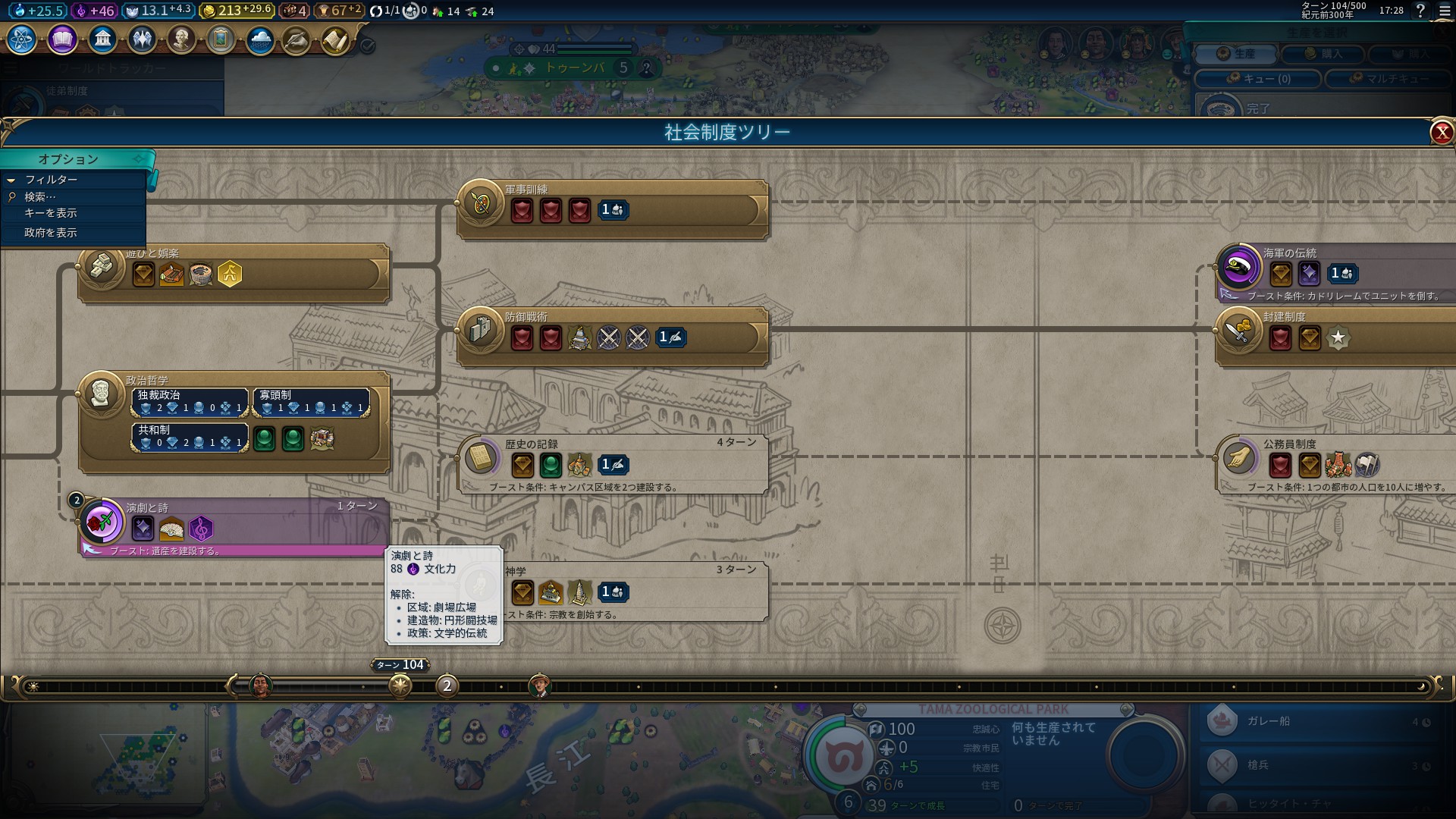
Task: Open the technology tree atom icon
Action: click(21, 39)
